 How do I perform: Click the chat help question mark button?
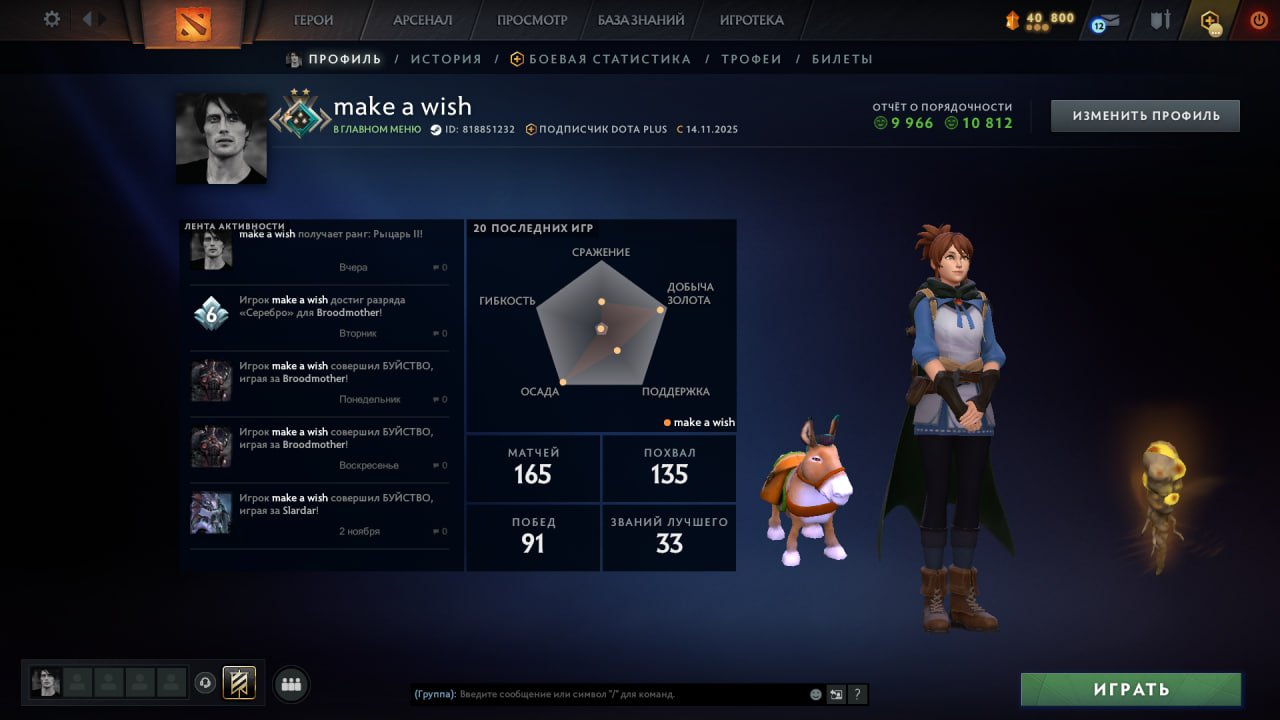click(x=857, y=694)
